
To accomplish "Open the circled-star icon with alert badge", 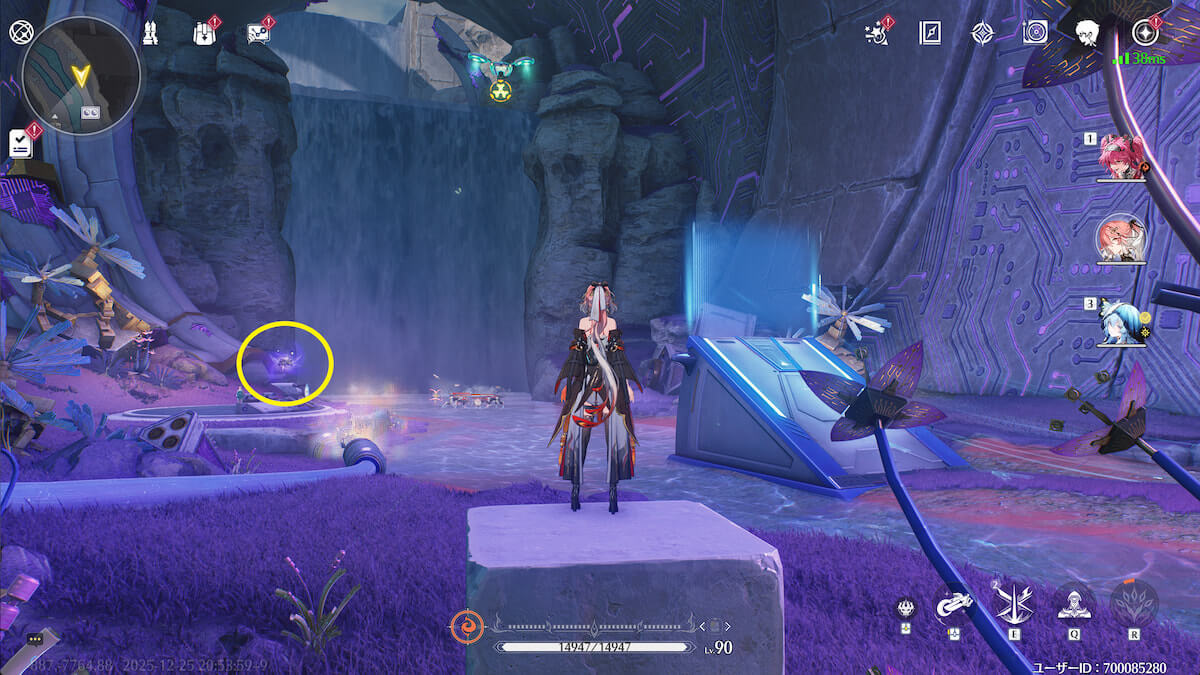I will click(1146, 31).
